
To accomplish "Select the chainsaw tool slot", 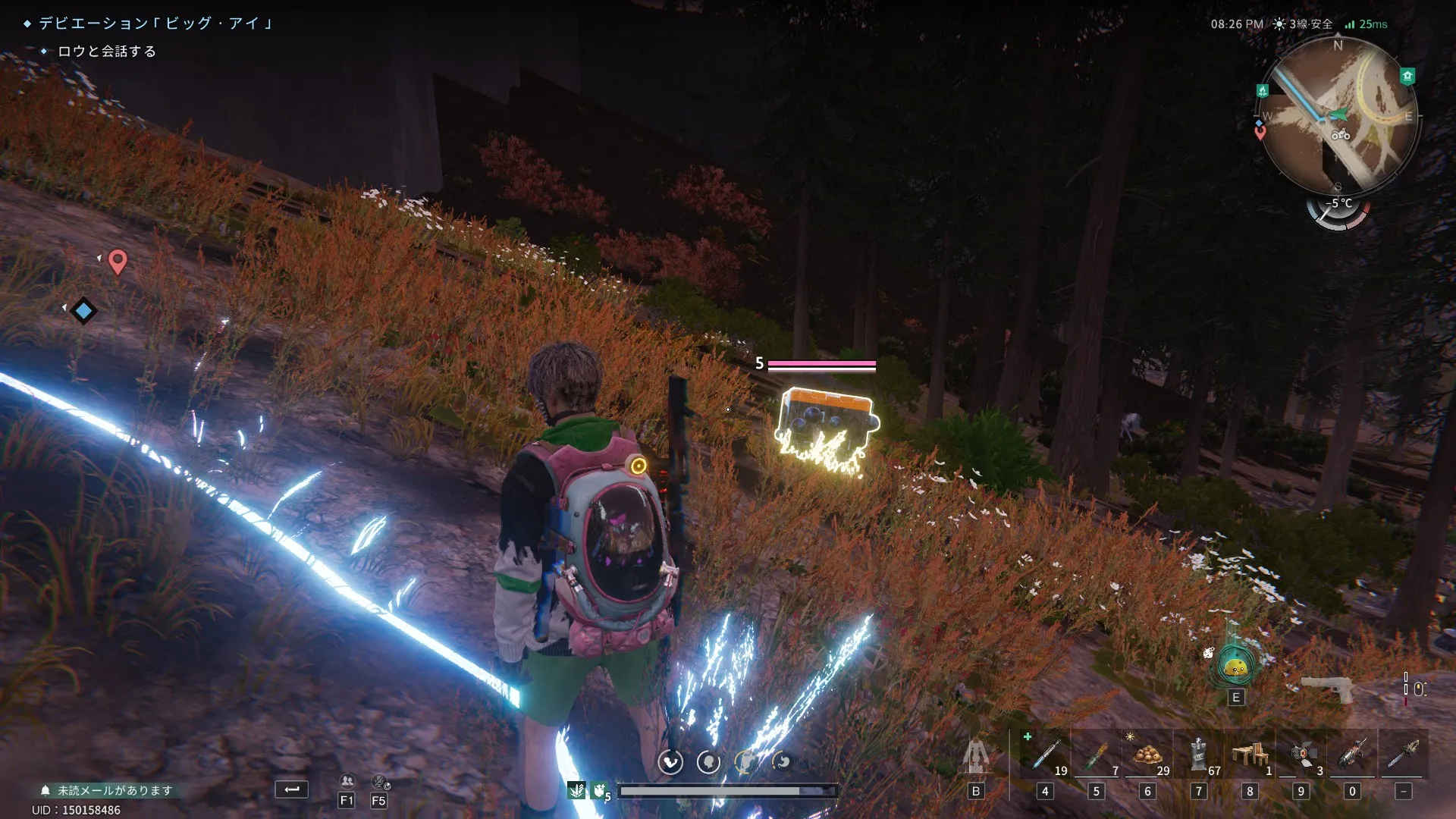I will coord(1403,755).
